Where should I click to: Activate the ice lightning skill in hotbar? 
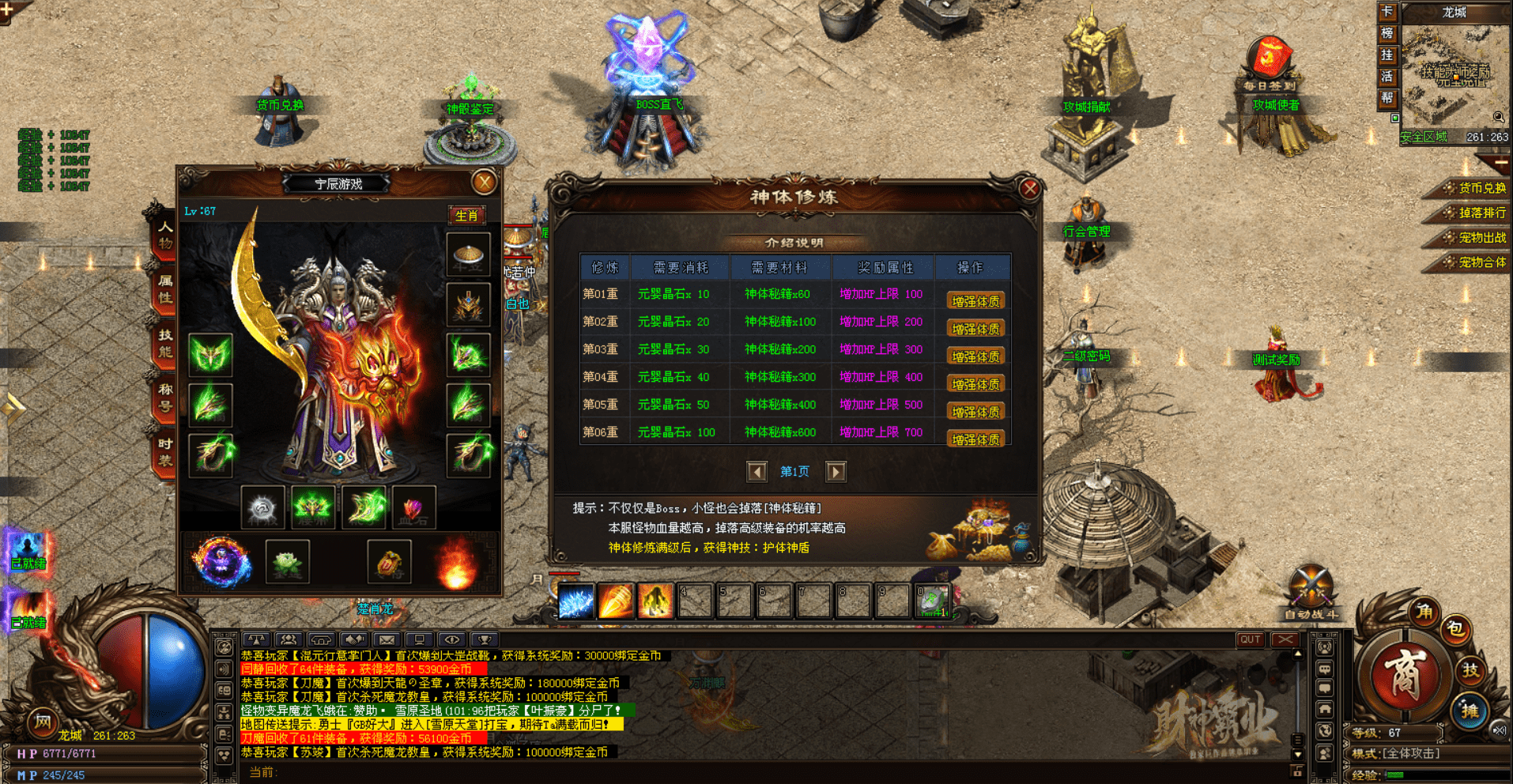575,601
